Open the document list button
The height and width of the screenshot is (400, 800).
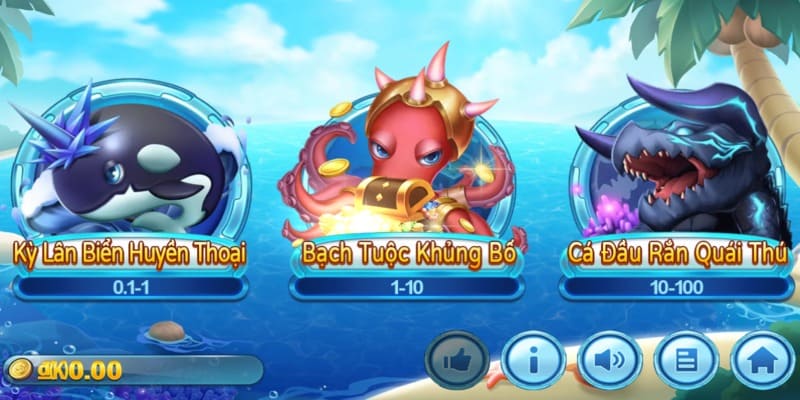click(686, 360)
